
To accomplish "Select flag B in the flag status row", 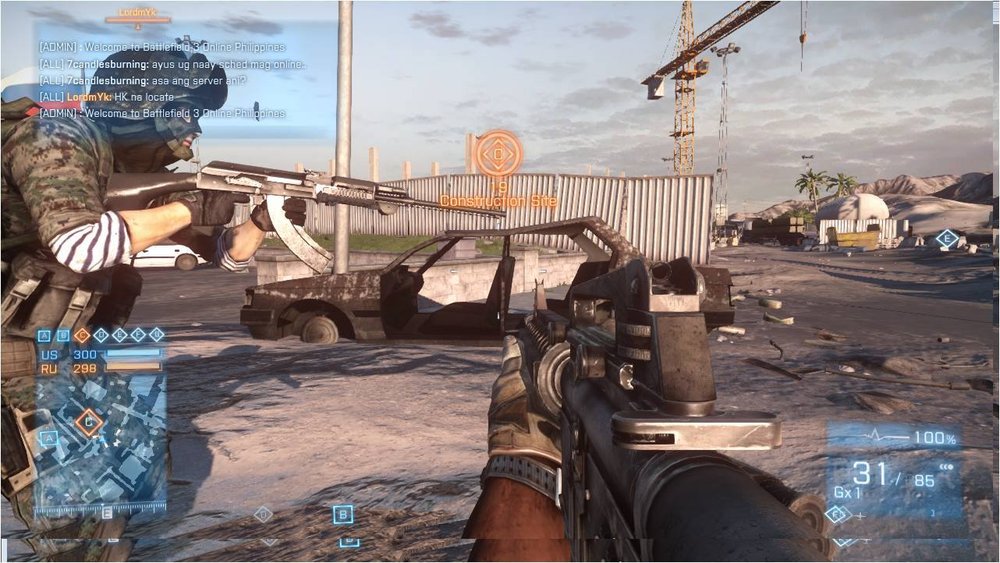I will pos(63,335).
